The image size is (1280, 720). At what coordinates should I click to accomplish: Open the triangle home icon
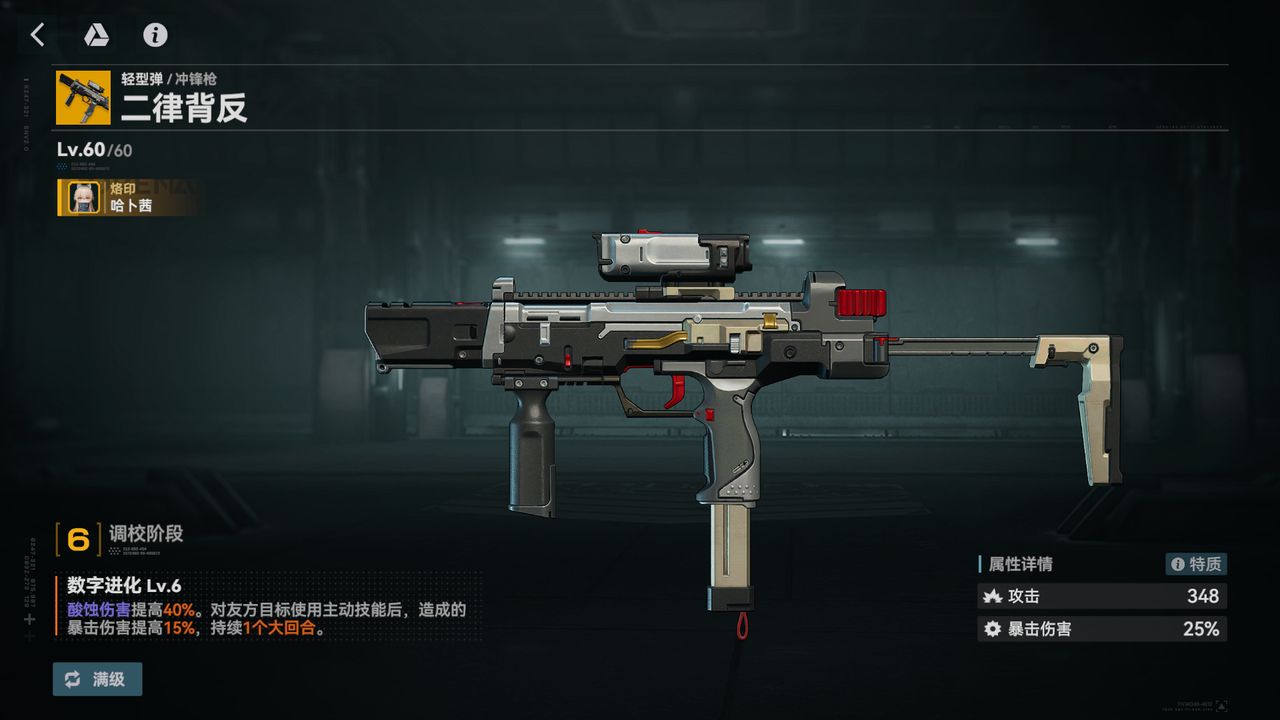point(96,35)
